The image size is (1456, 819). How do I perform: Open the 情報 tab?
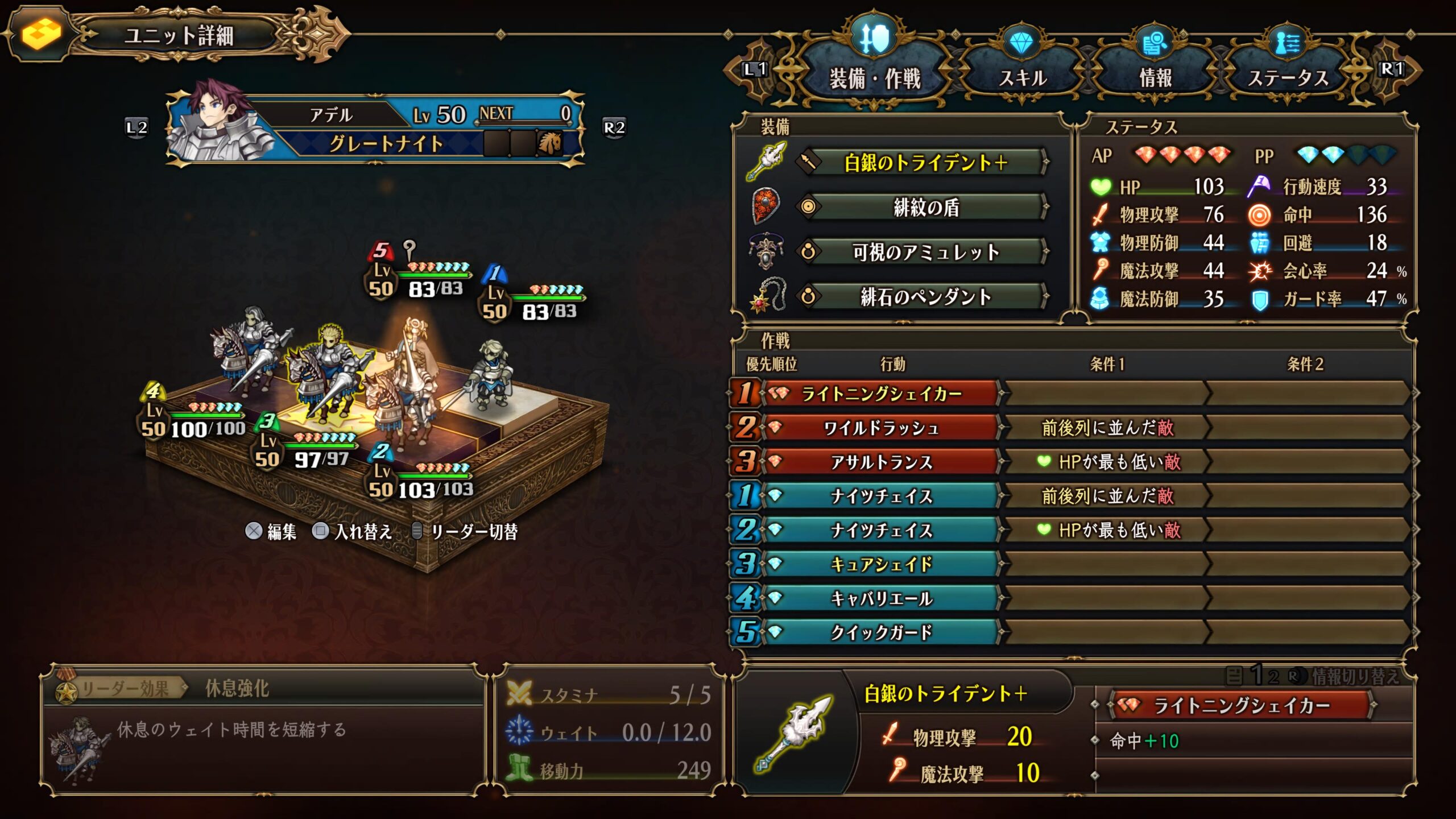click(x=1155, y=77)
